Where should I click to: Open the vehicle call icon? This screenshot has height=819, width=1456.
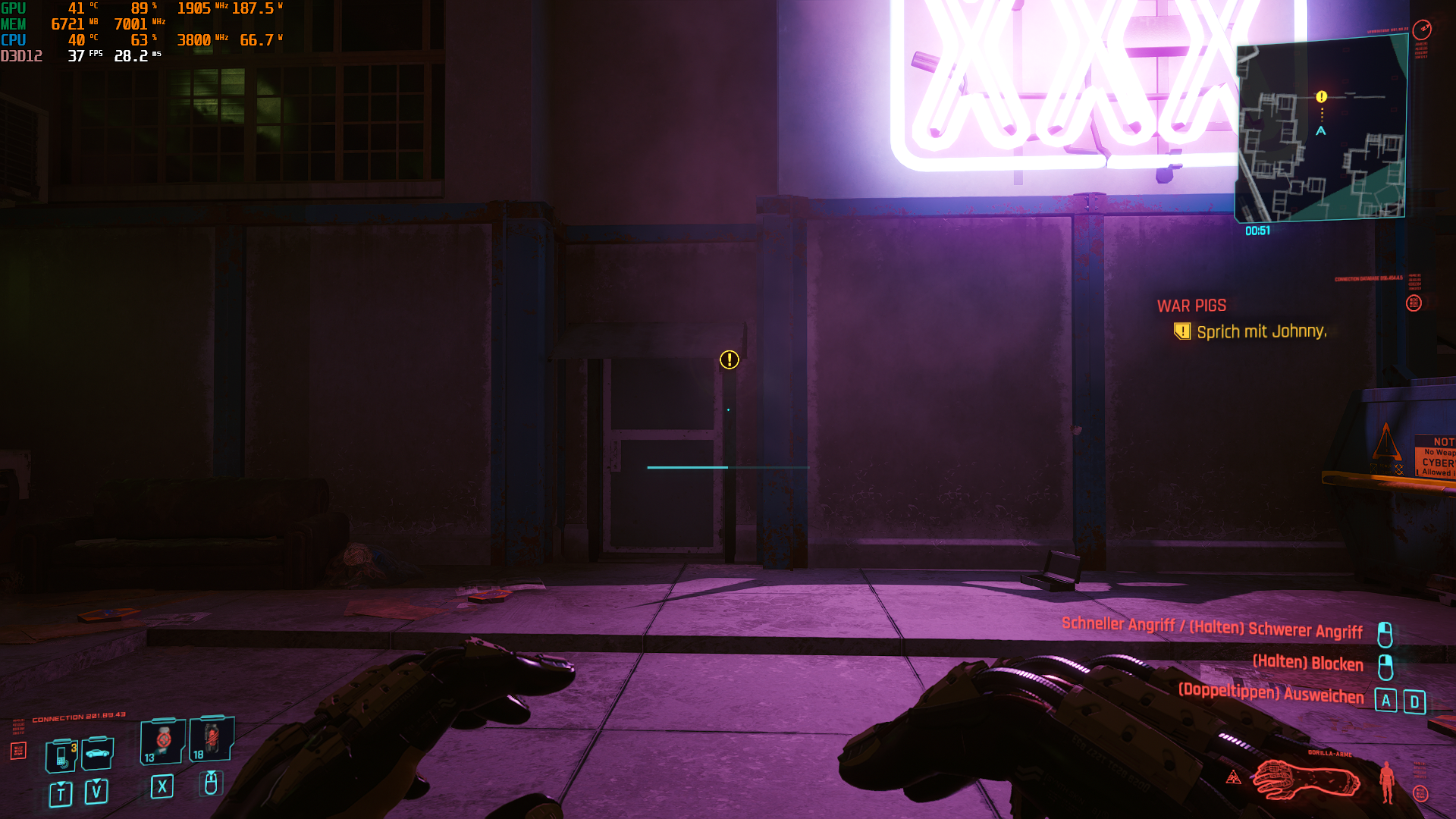pos(96,753)
